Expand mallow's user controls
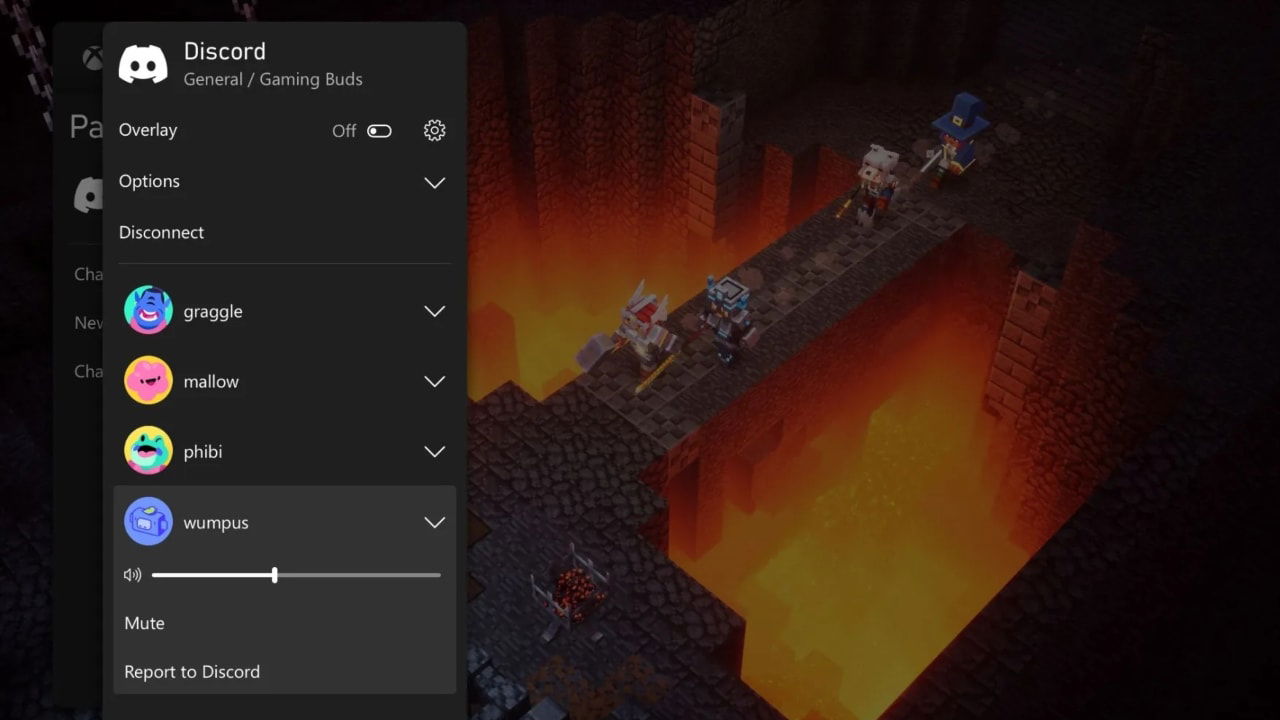1280x720 pixels. coord(434,381)
